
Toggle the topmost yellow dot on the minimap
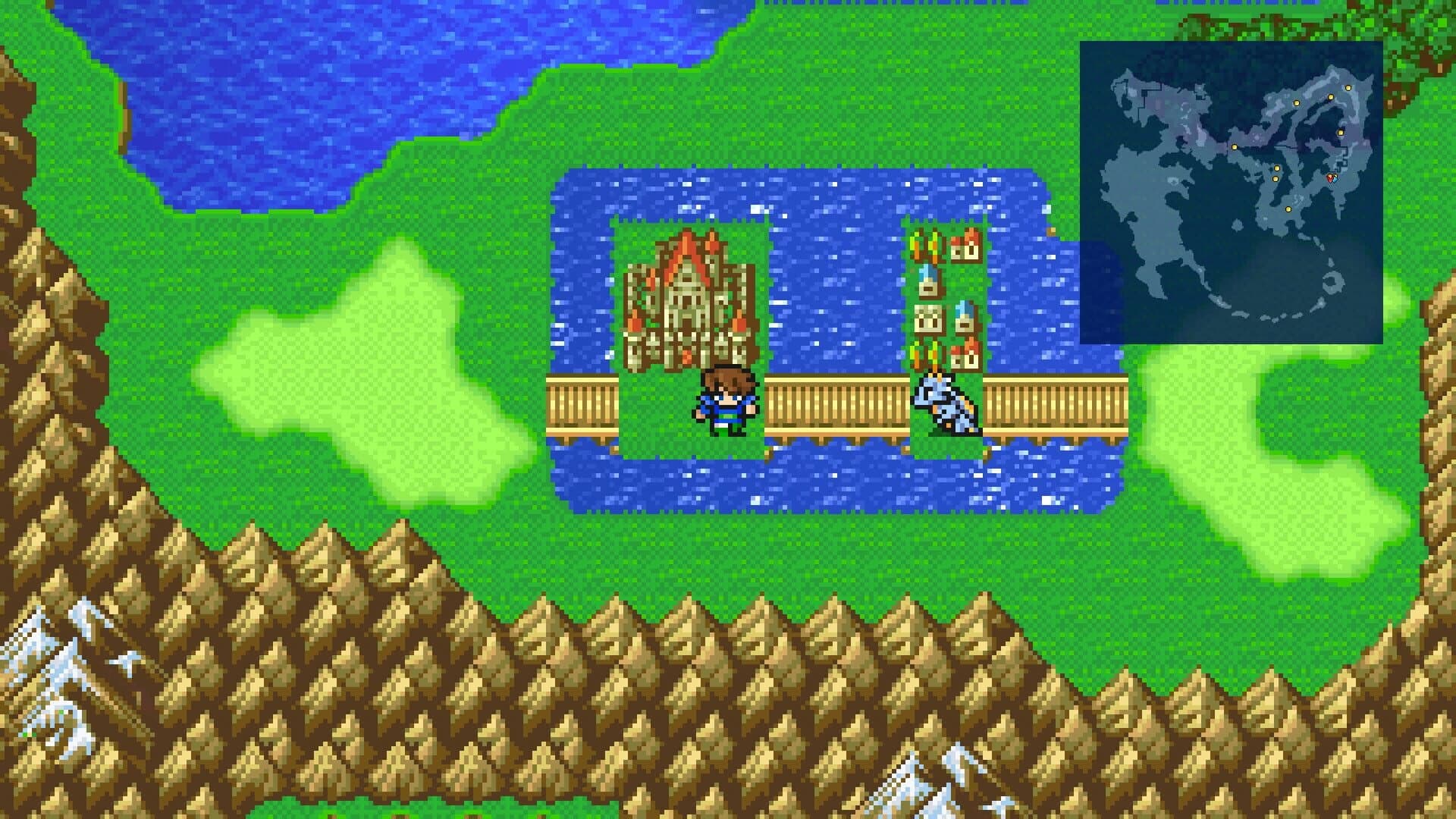[x=1348, y=86]
